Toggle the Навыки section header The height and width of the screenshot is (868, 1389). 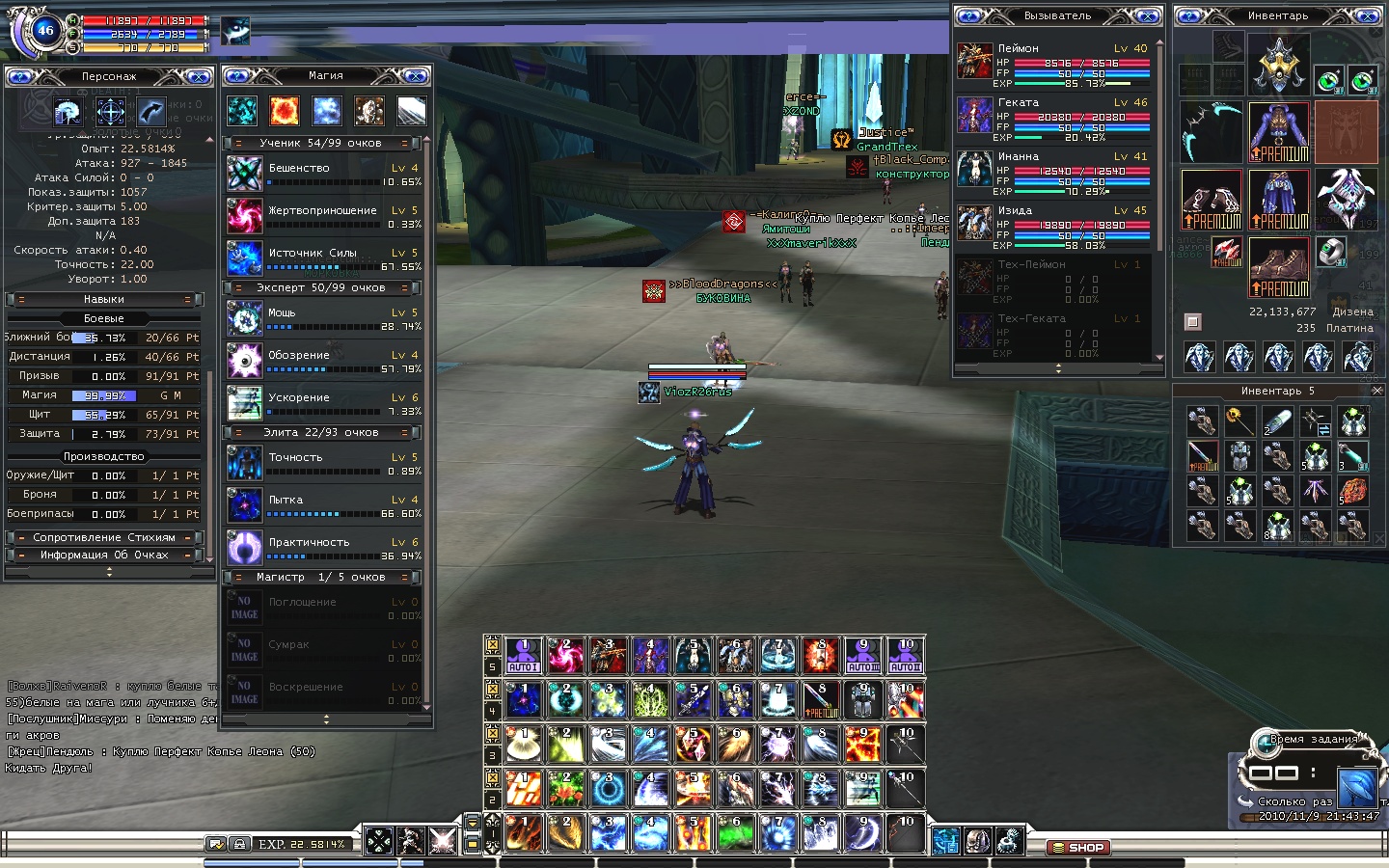[104, 299]
